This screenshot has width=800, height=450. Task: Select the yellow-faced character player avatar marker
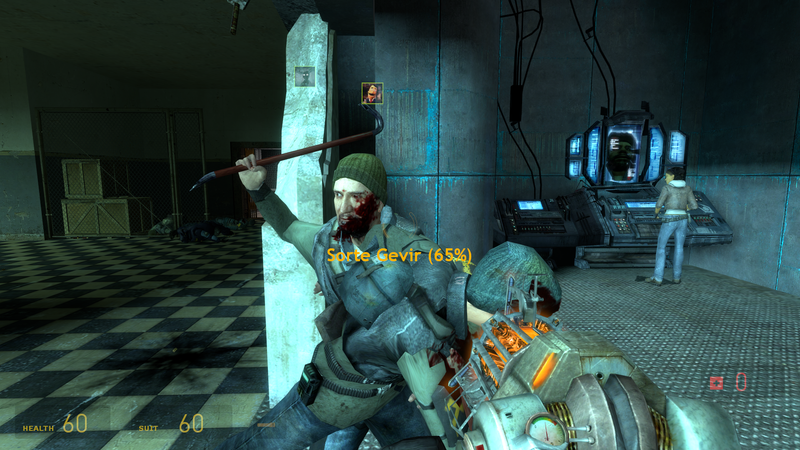coord(372,93)
